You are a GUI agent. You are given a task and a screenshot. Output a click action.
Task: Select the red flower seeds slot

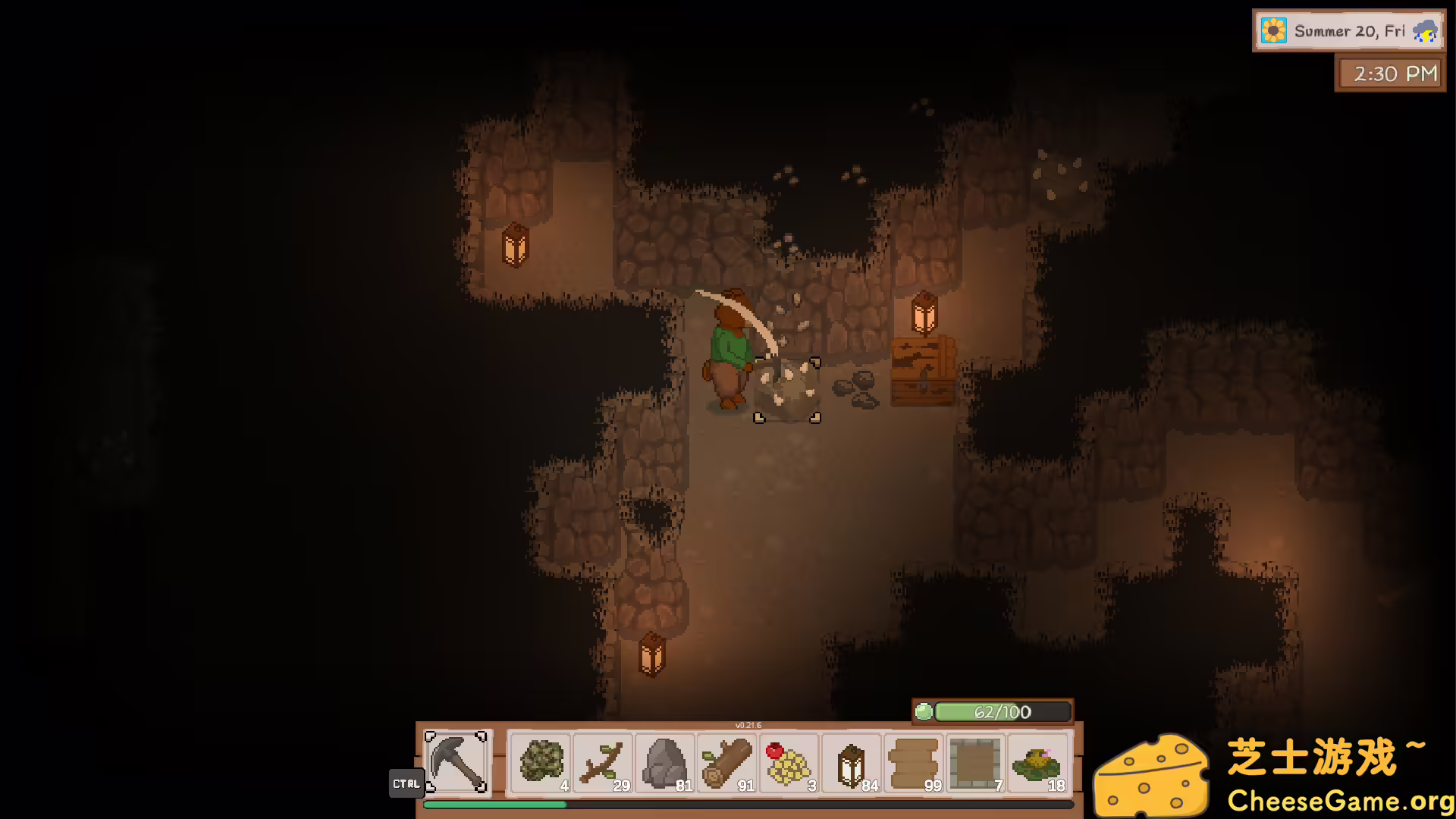[x=789, y=763]
